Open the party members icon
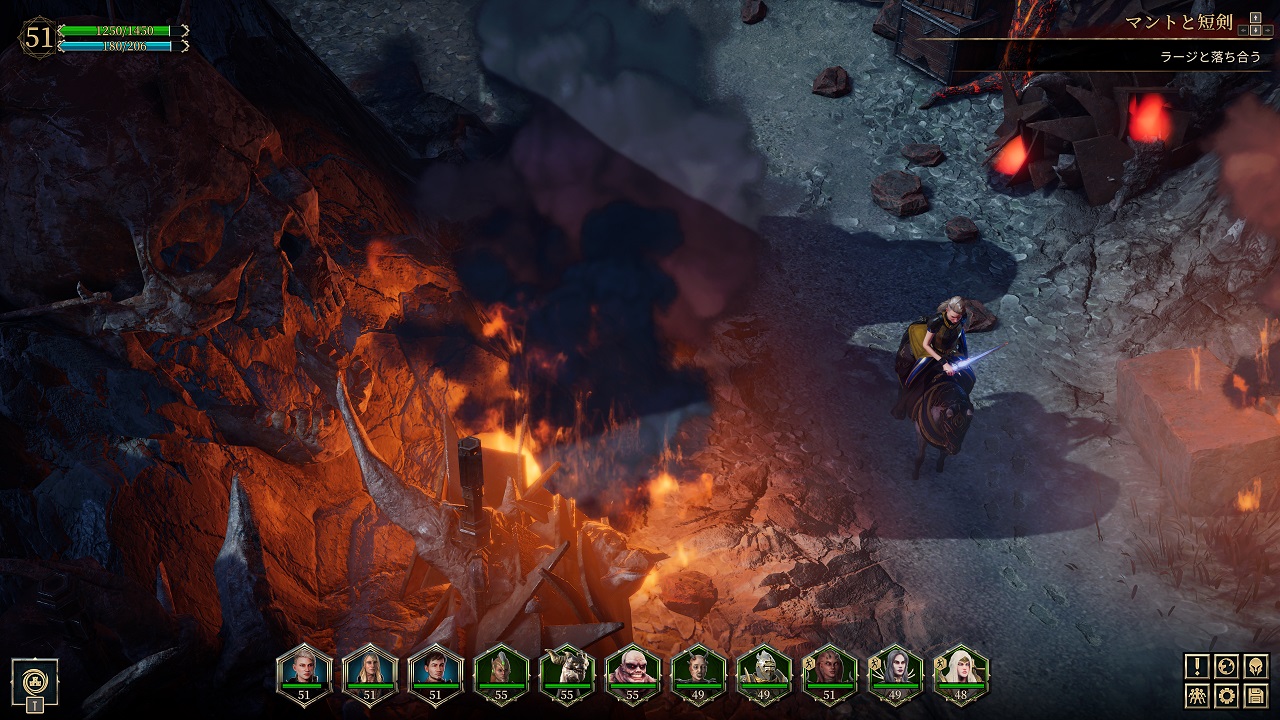Image resolution: width=1280 pixels, height=720 pixels. (x=1197, y=695)
